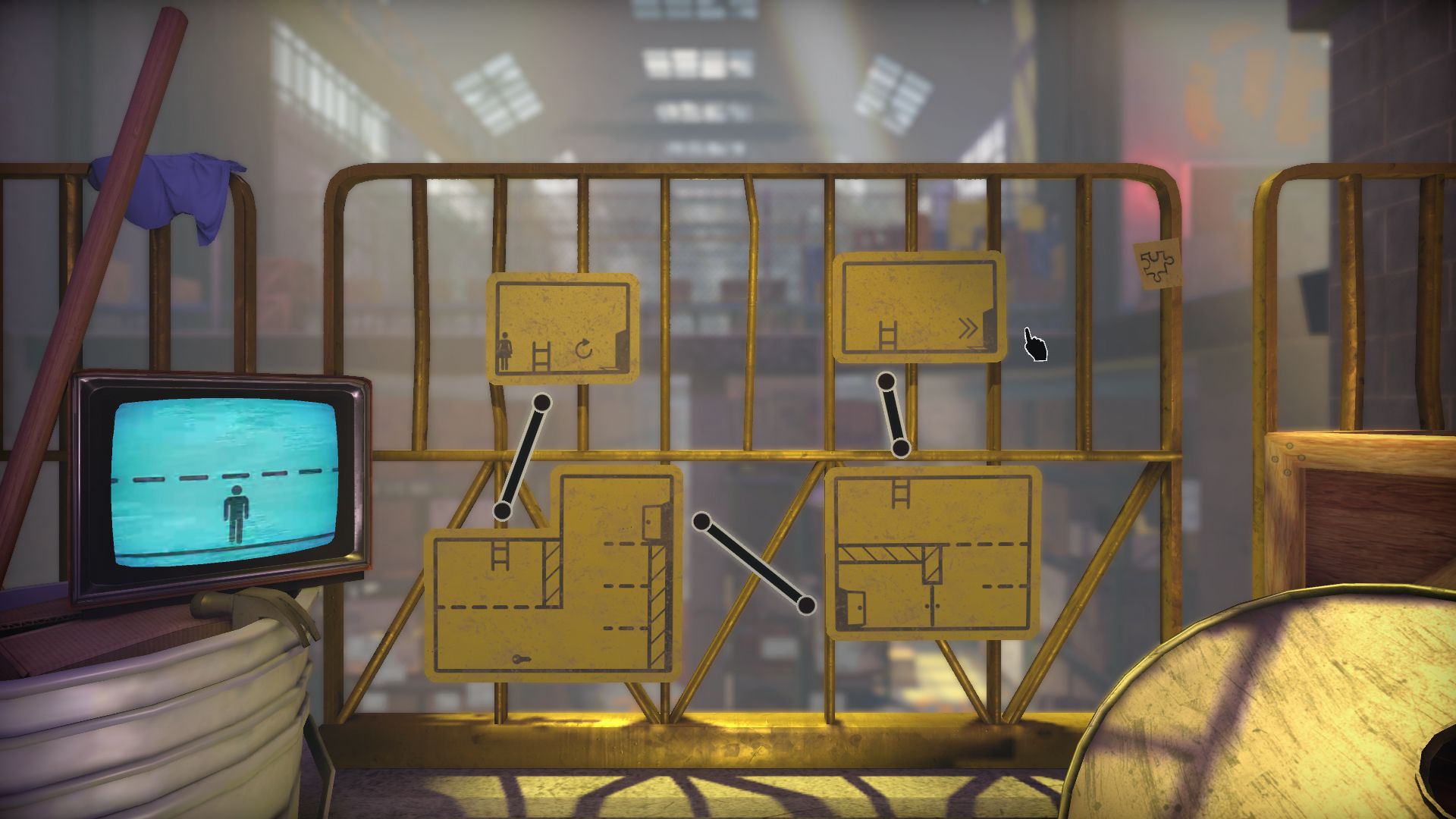Click the hatched platform in the bottom-right panel
1456x819 pixels.
879,553
